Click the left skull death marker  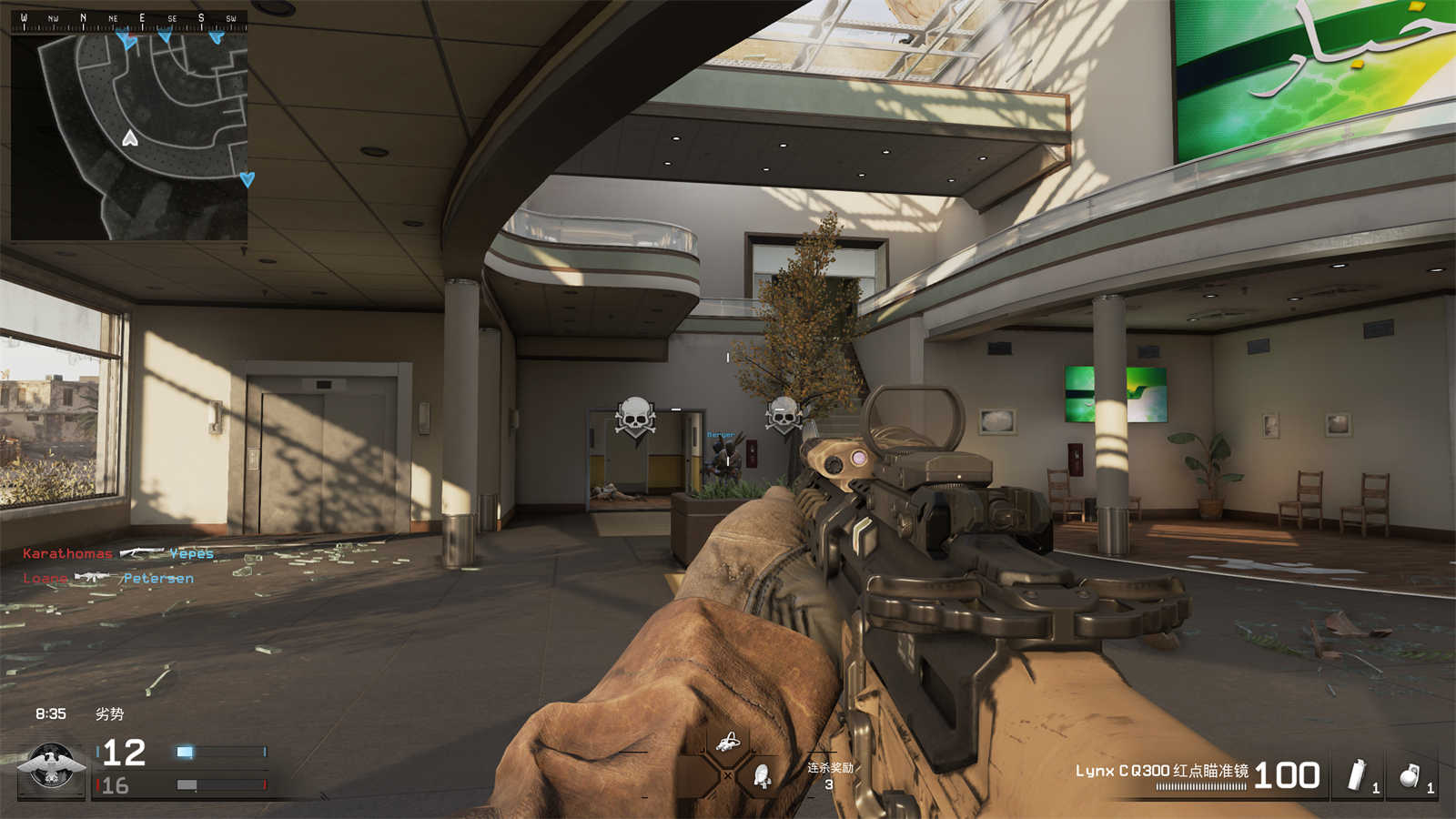[635, 419]
